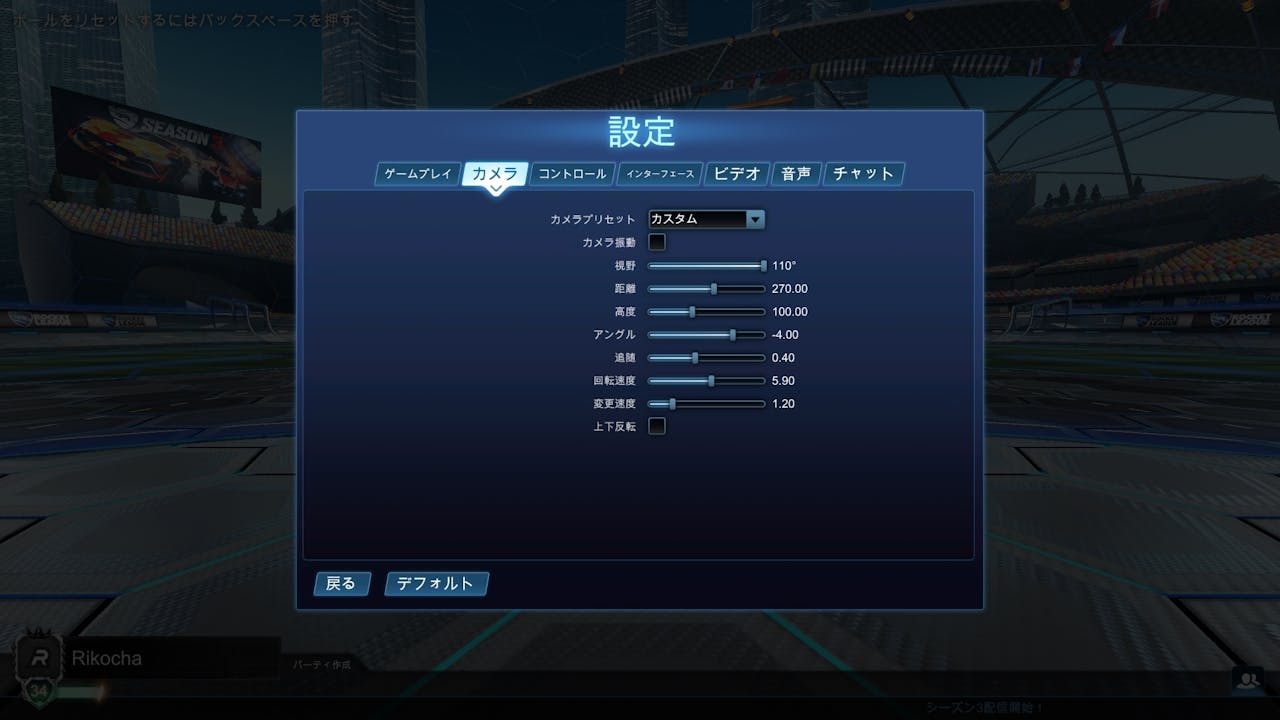The width and height of the screenshot is (1280, 720).
Task: Click the camera preset dropdown arrow
Action: click(757, 219)
